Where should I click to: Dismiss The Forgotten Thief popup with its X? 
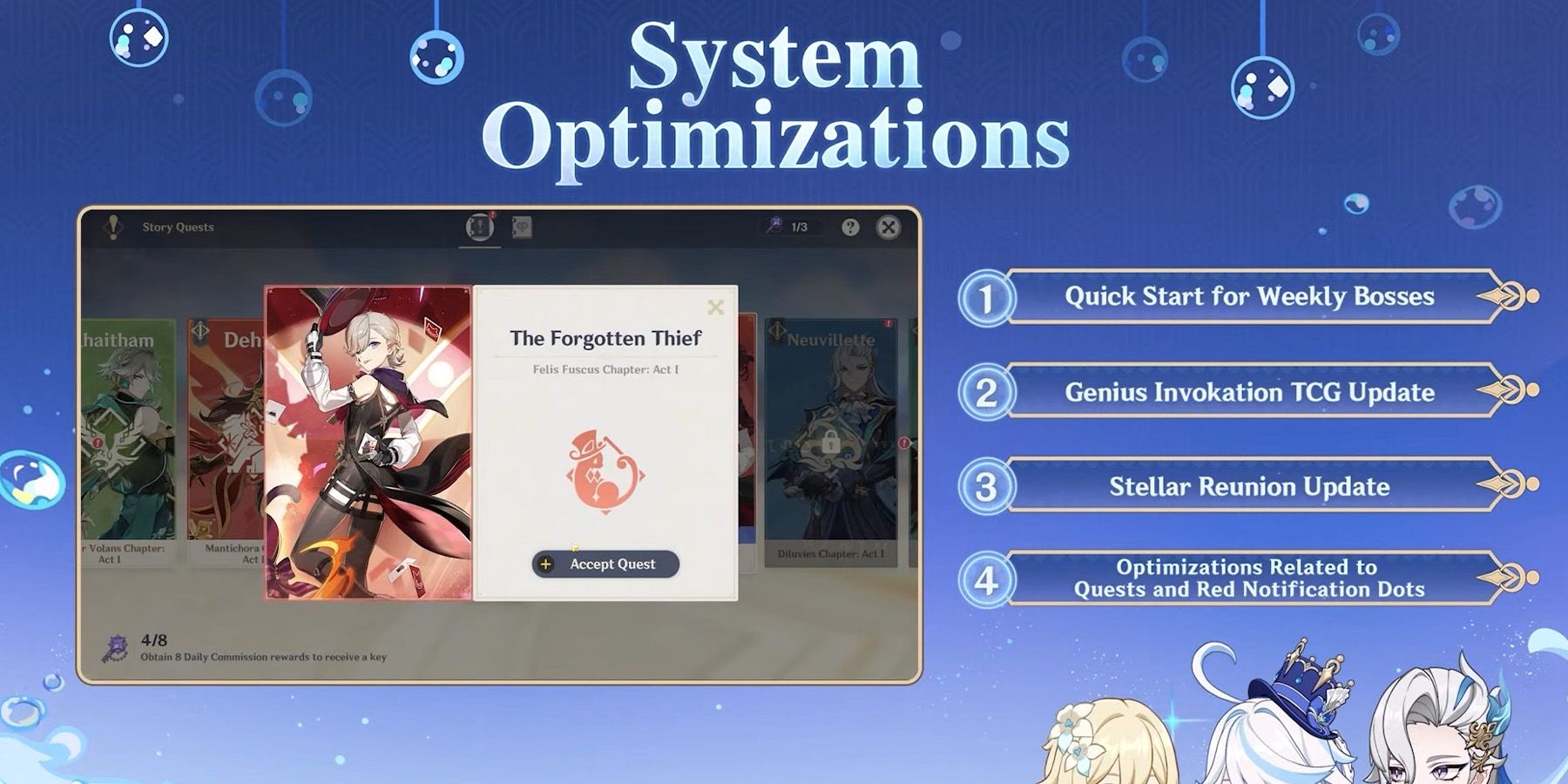click(716, 305)
